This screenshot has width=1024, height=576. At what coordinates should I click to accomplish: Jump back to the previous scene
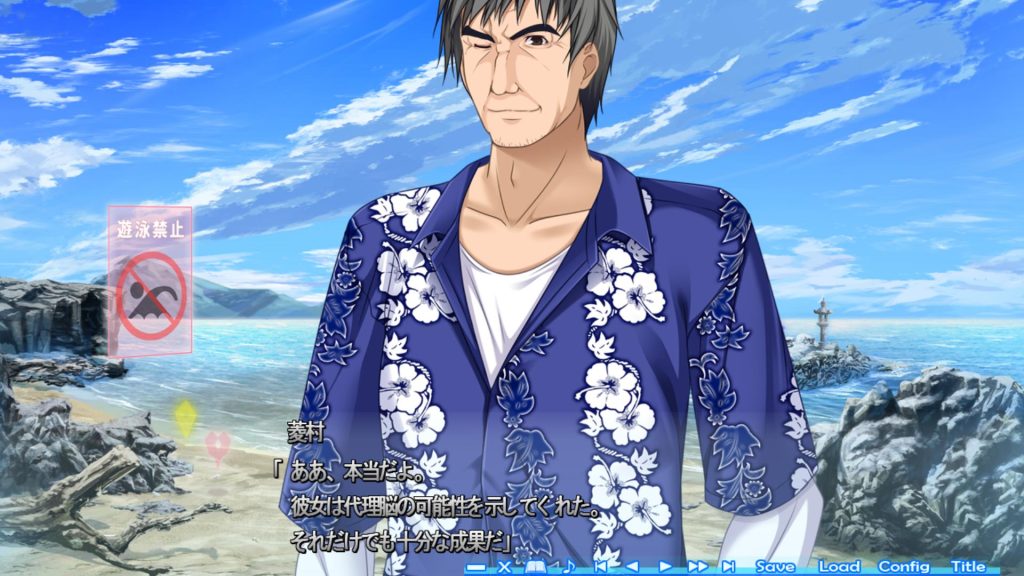click(x=600, y=567)
